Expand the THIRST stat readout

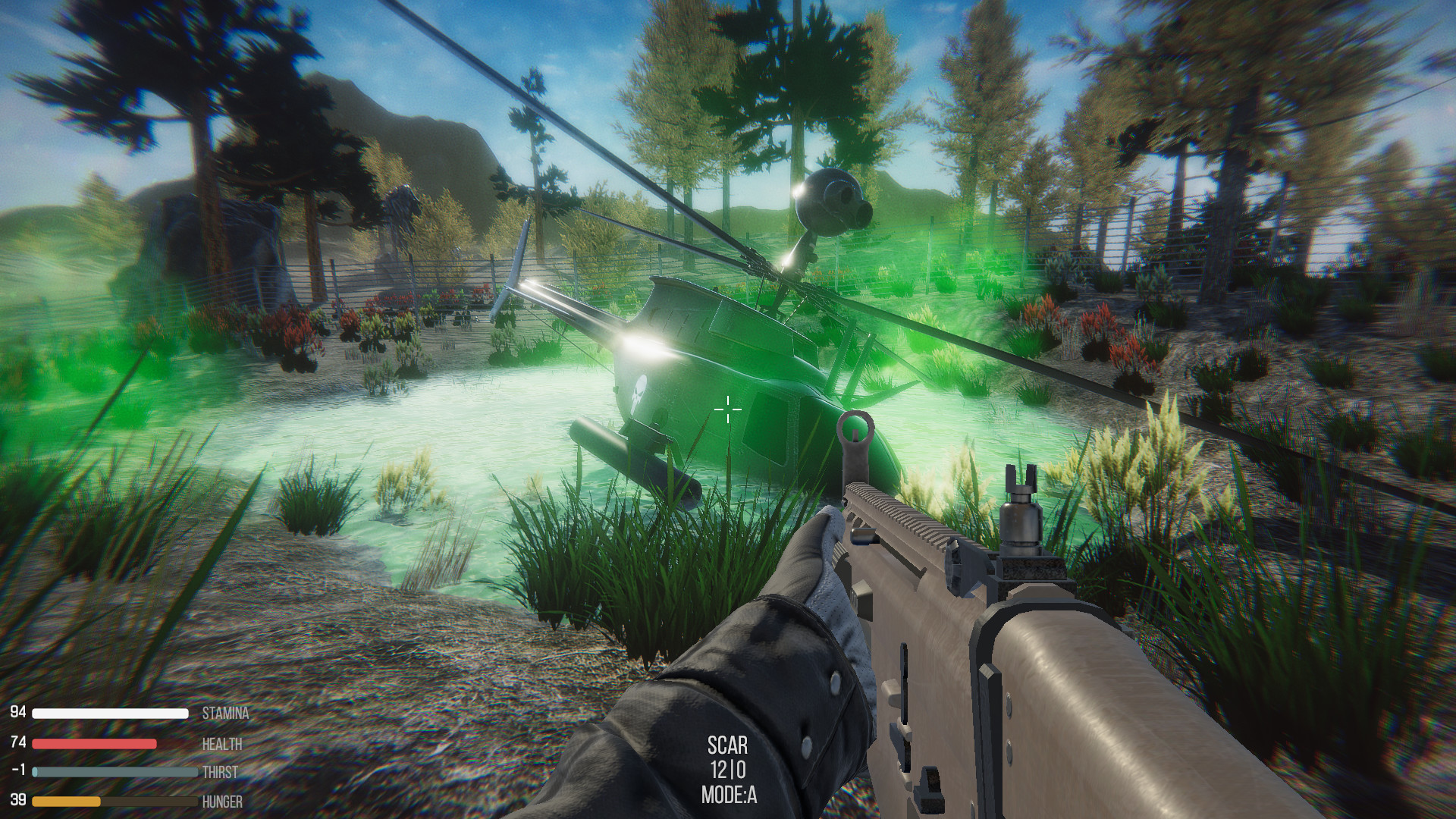point(220,771)
